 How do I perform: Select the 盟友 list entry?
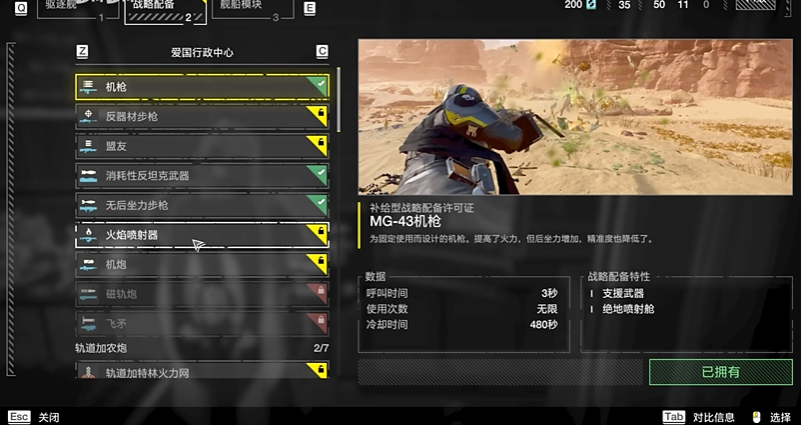pyautogui.click(x=200, y=146)
